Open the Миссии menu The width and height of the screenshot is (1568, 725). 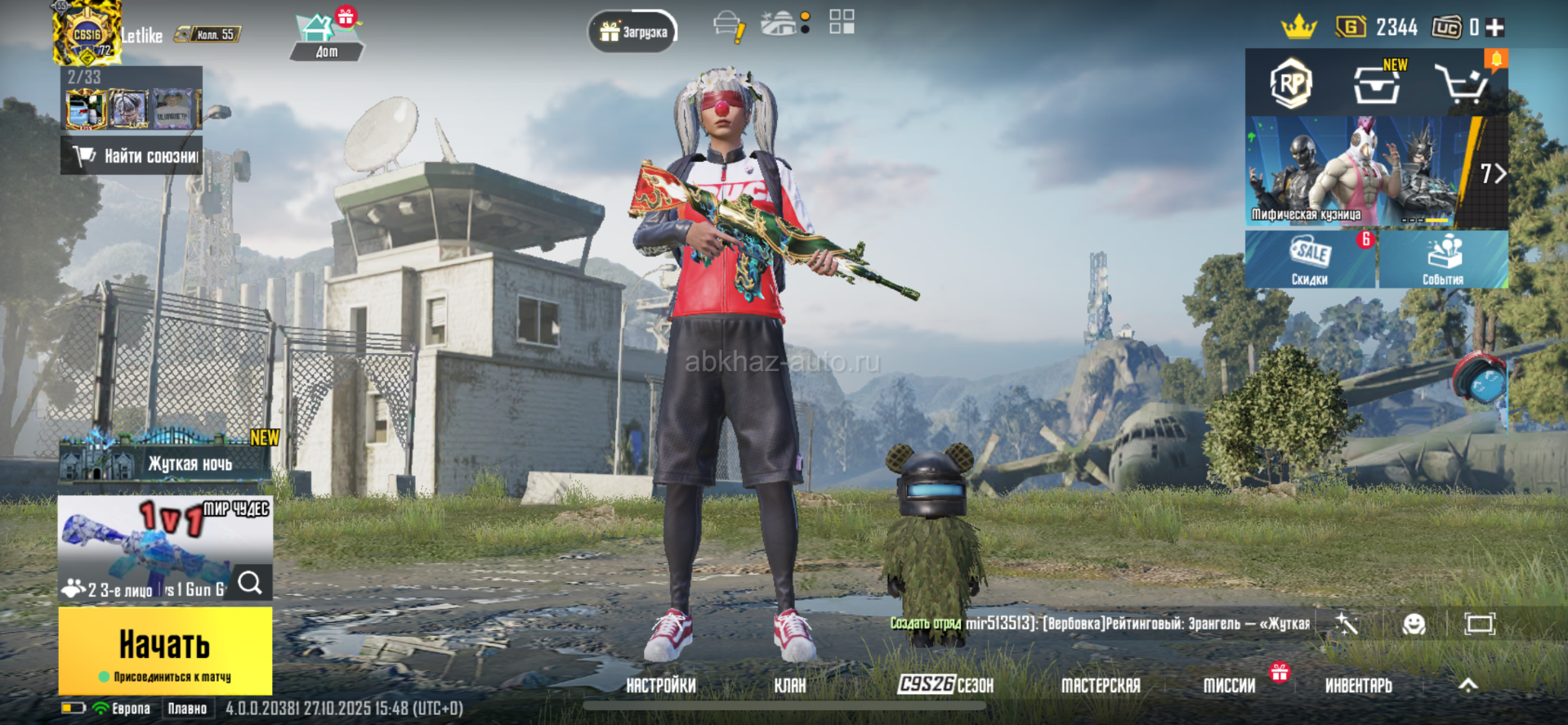pos(1229,686)
